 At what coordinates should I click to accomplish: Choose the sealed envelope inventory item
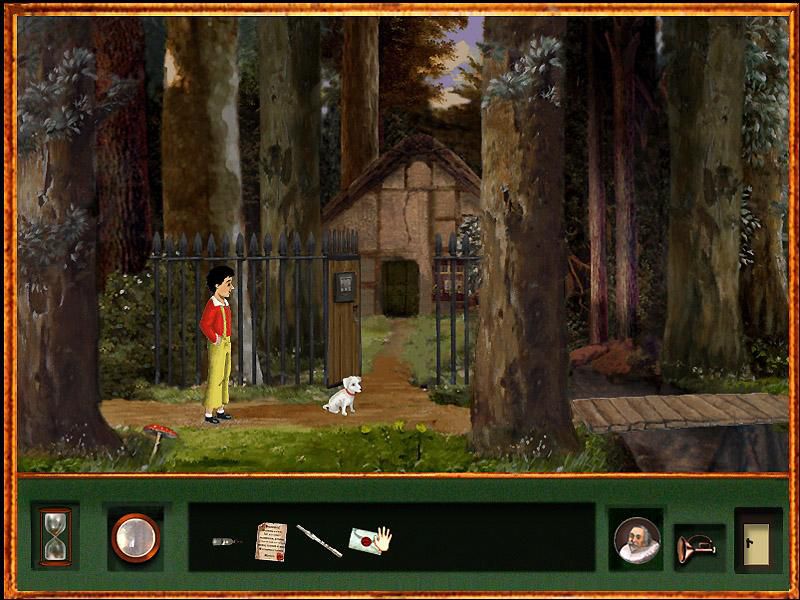(x=368, y=540)
